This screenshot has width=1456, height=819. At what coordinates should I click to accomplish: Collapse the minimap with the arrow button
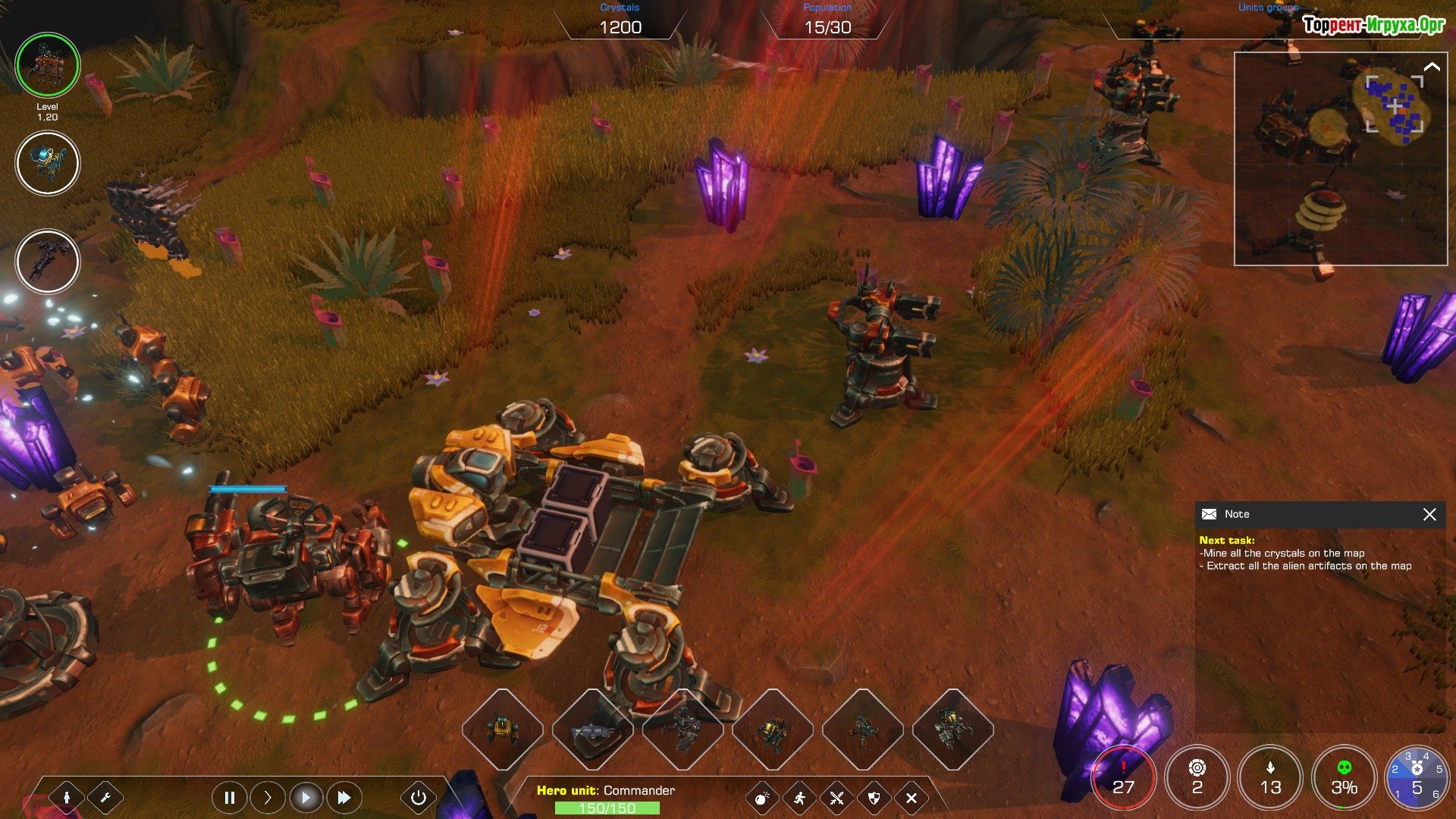coord(1432,67)
